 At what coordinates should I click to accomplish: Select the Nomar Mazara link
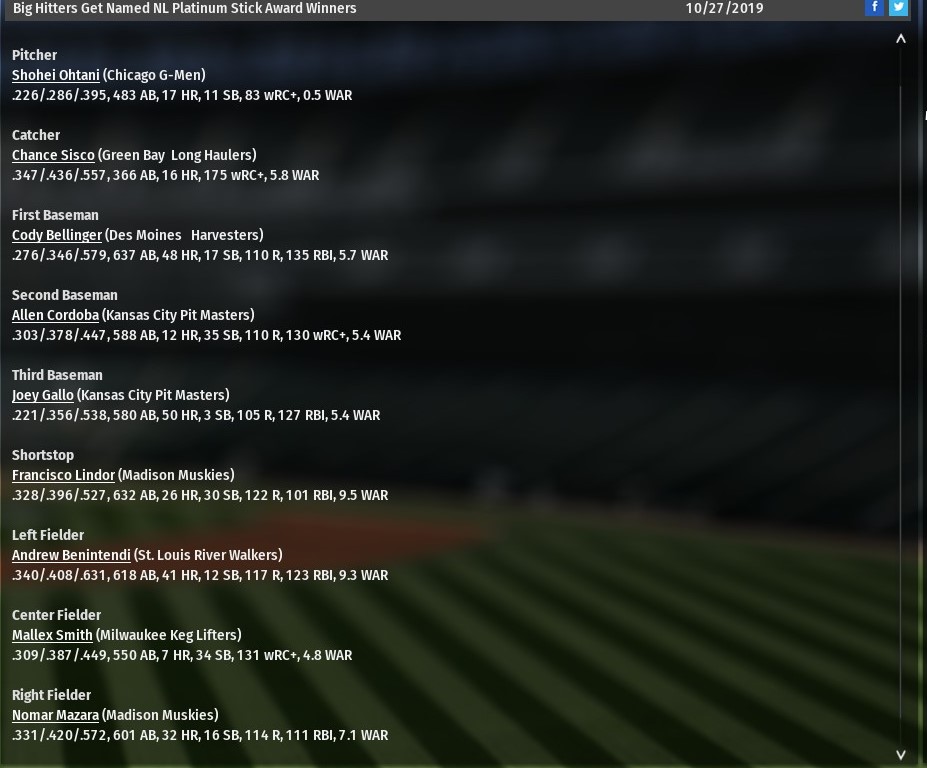(55, 715)
